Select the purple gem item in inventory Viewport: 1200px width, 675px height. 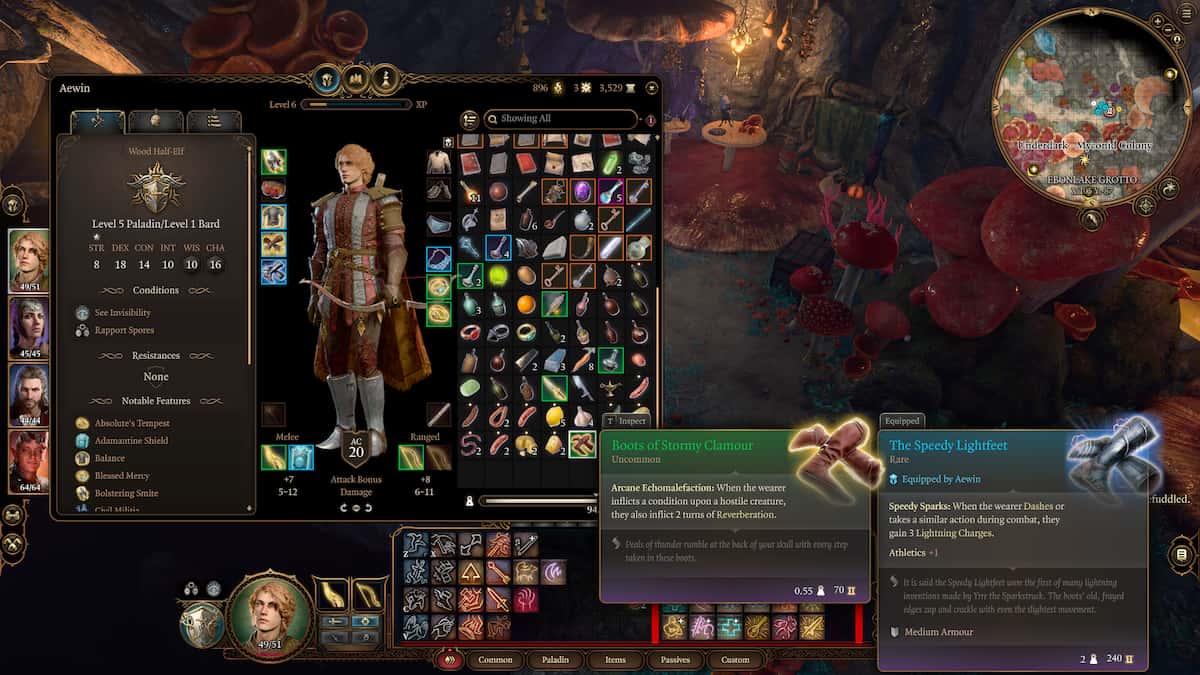(582, 191)
